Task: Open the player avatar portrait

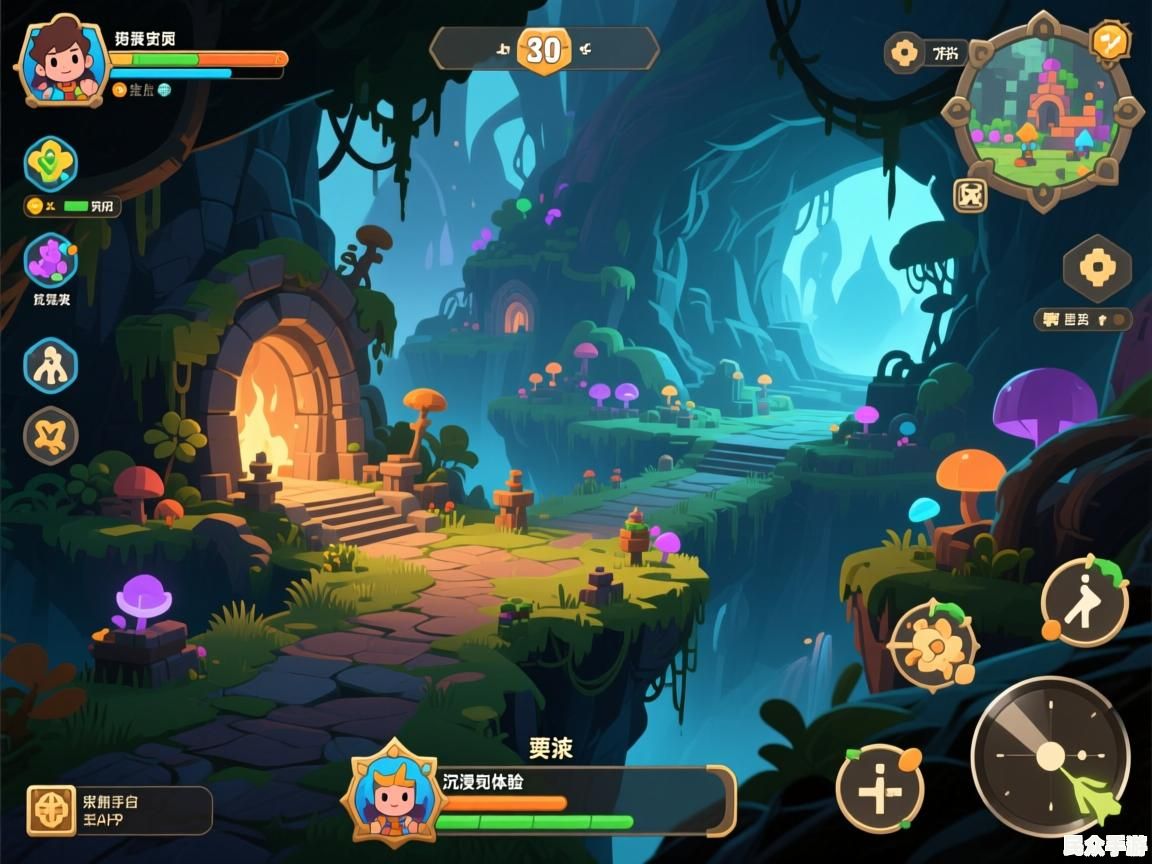Action: [62, 62]
